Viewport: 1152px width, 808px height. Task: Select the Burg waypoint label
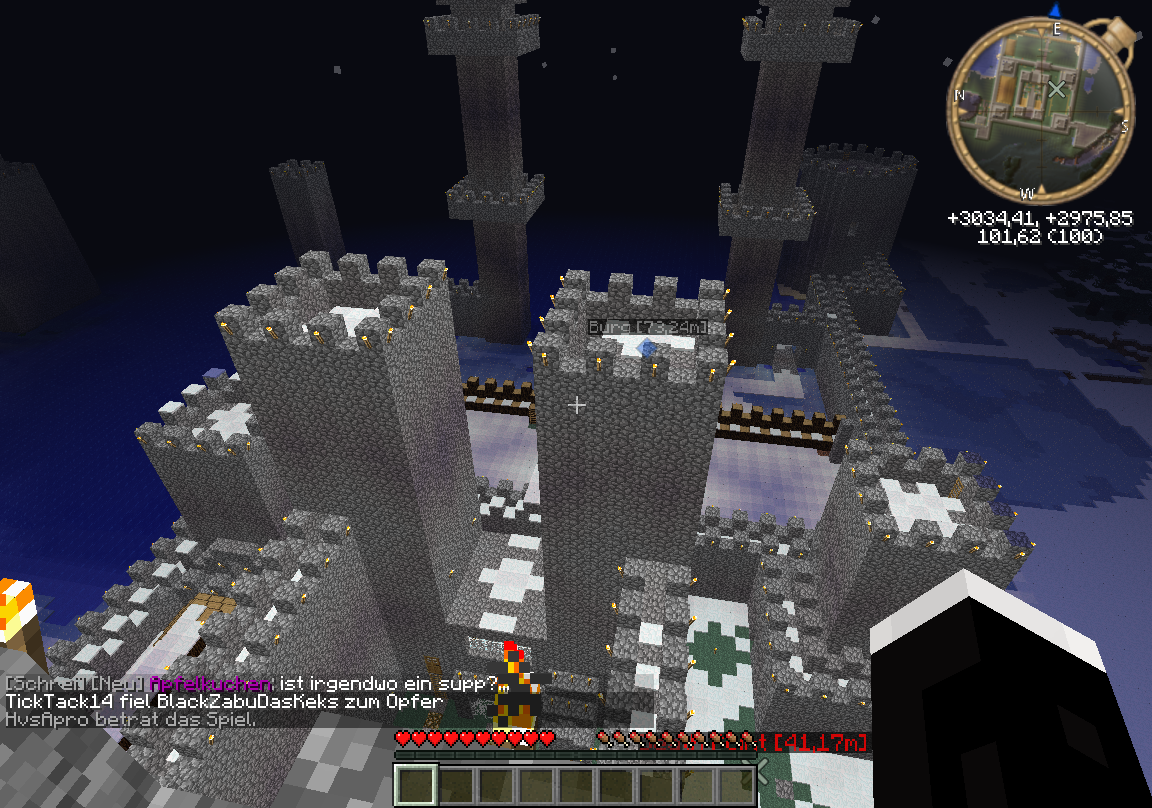pyautogui.click(x=646, y=327)
